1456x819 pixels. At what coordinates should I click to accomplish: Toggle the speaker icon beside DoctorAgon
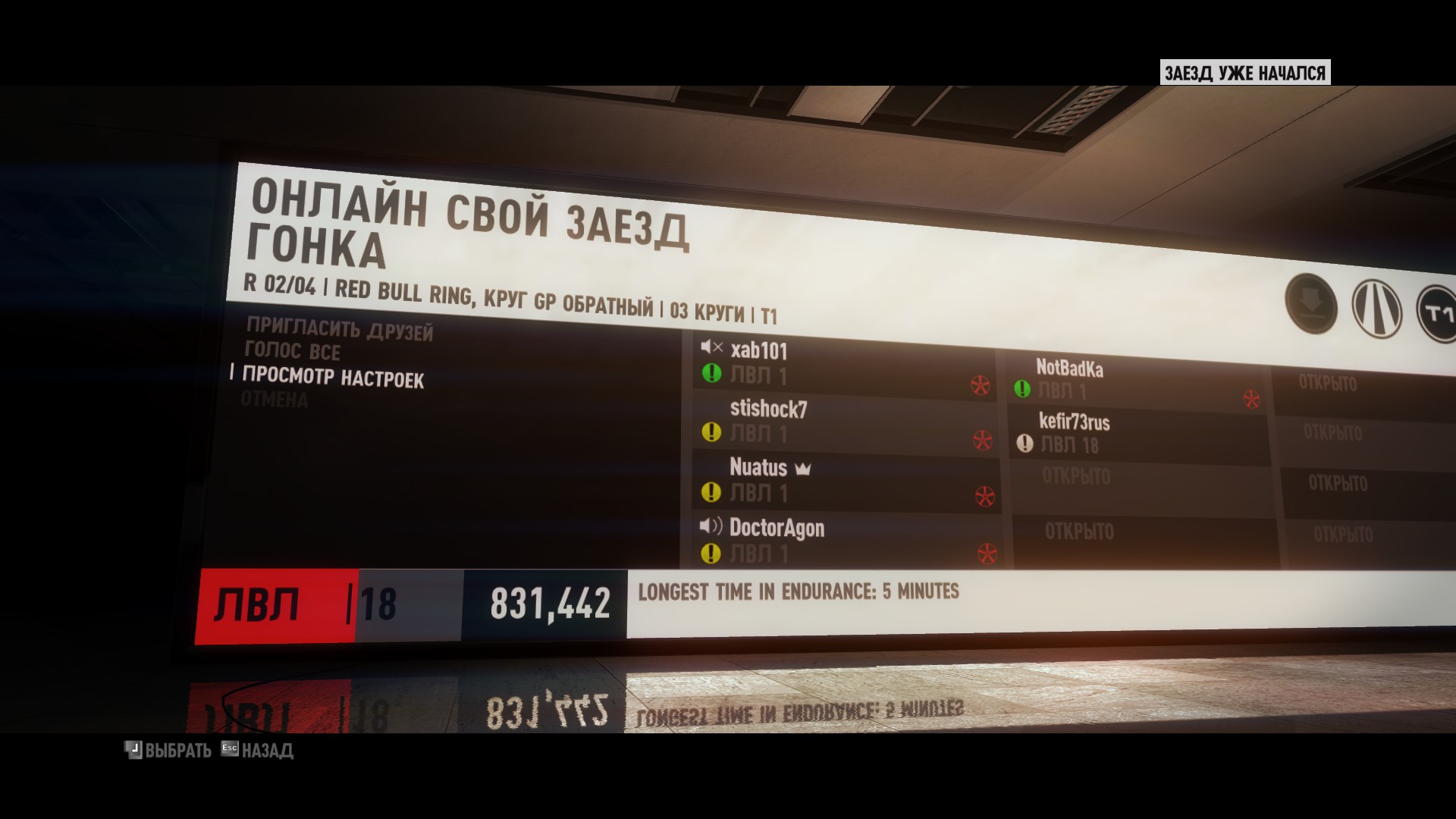coord(711,526)
